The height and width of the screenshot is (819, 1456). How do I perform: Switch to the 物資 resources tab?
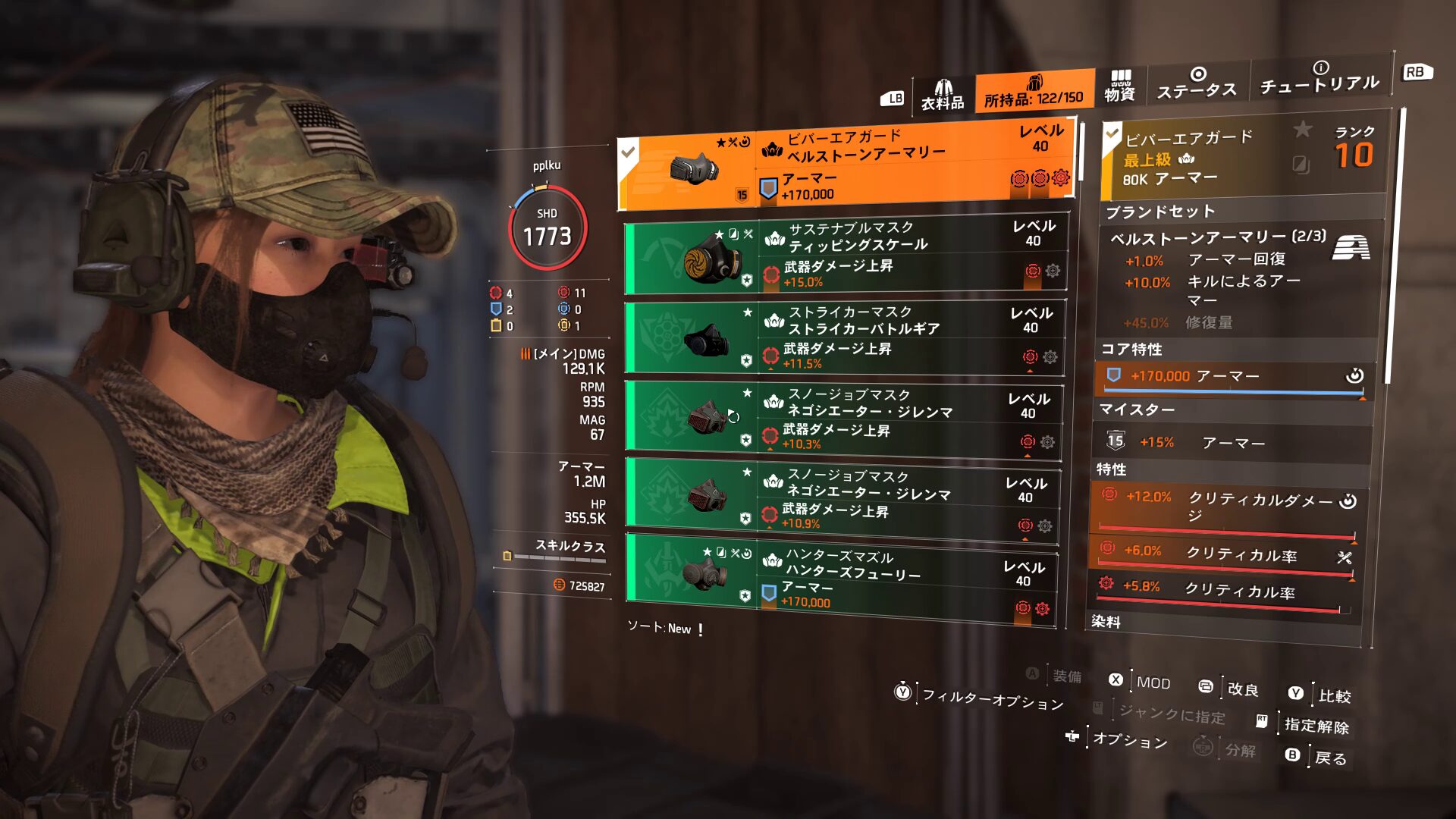click(x=1119, y=86)
